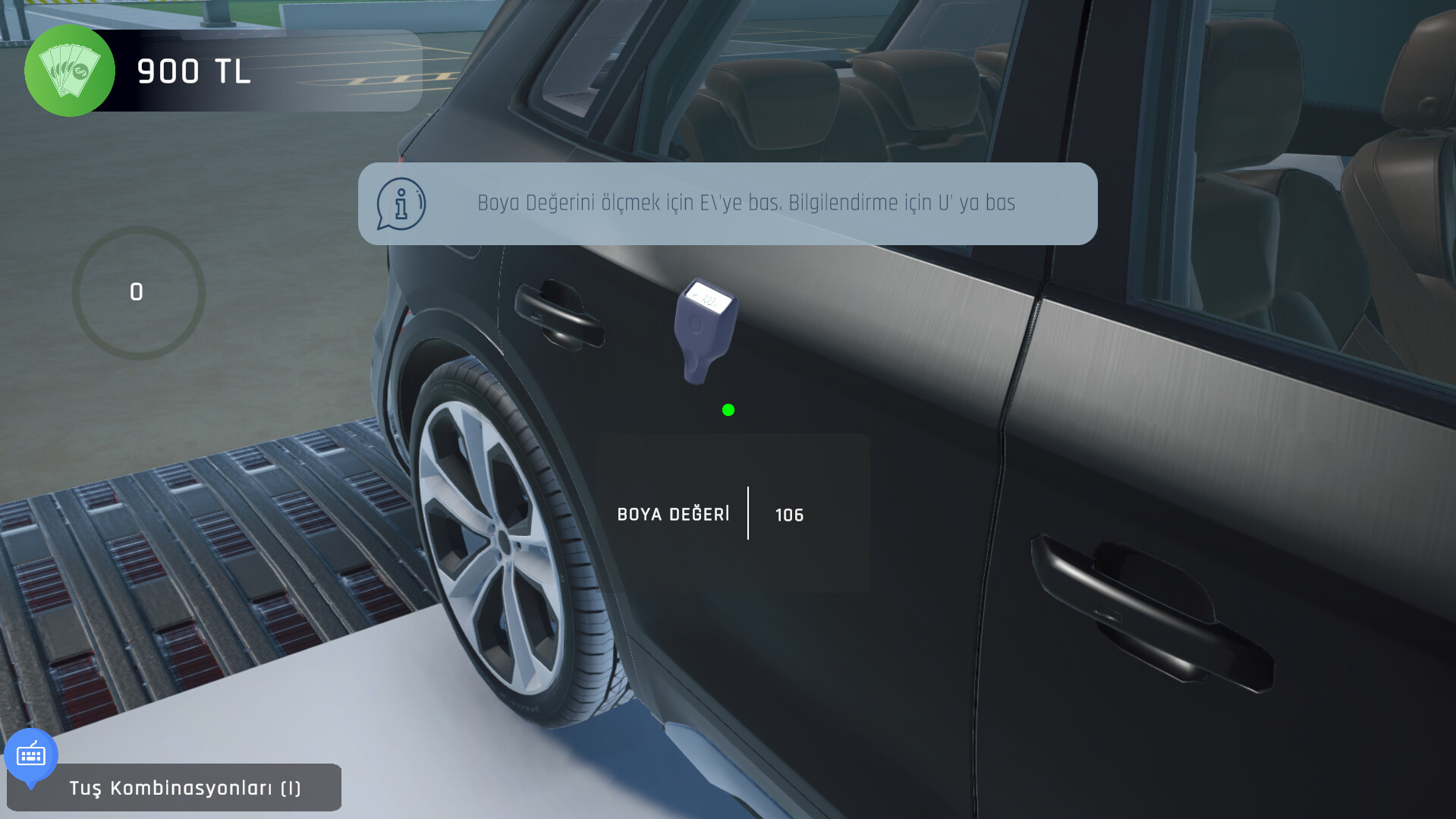Toggle the information notification bar
The width and height of the screenshot is (1456, 819).
(728, 203)
